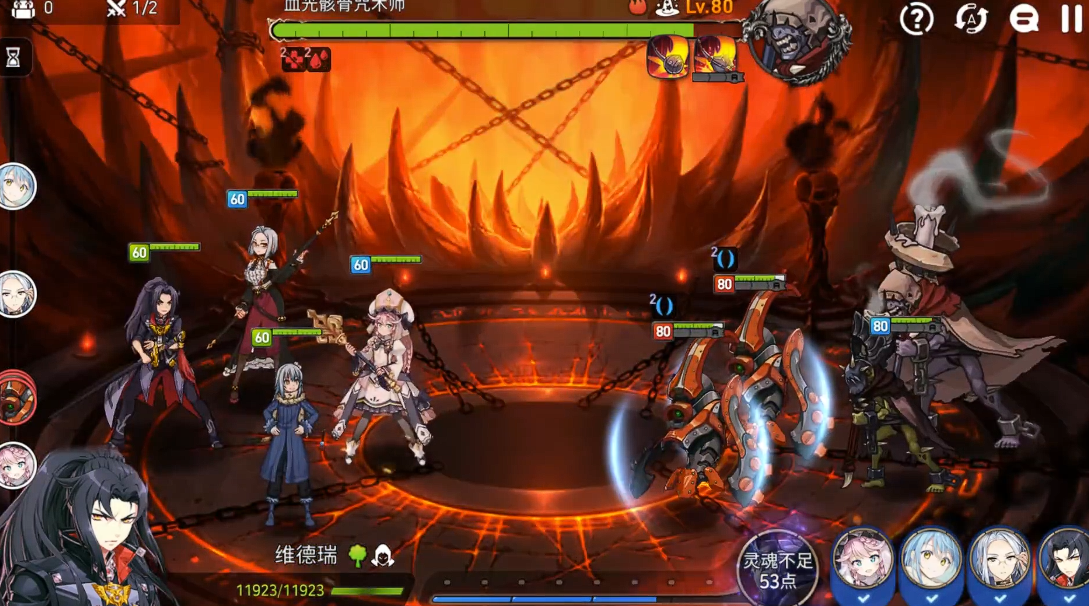Click the hourglass turn-order icon
This screenshot has height=606, width=1089.
pos(13,59)
